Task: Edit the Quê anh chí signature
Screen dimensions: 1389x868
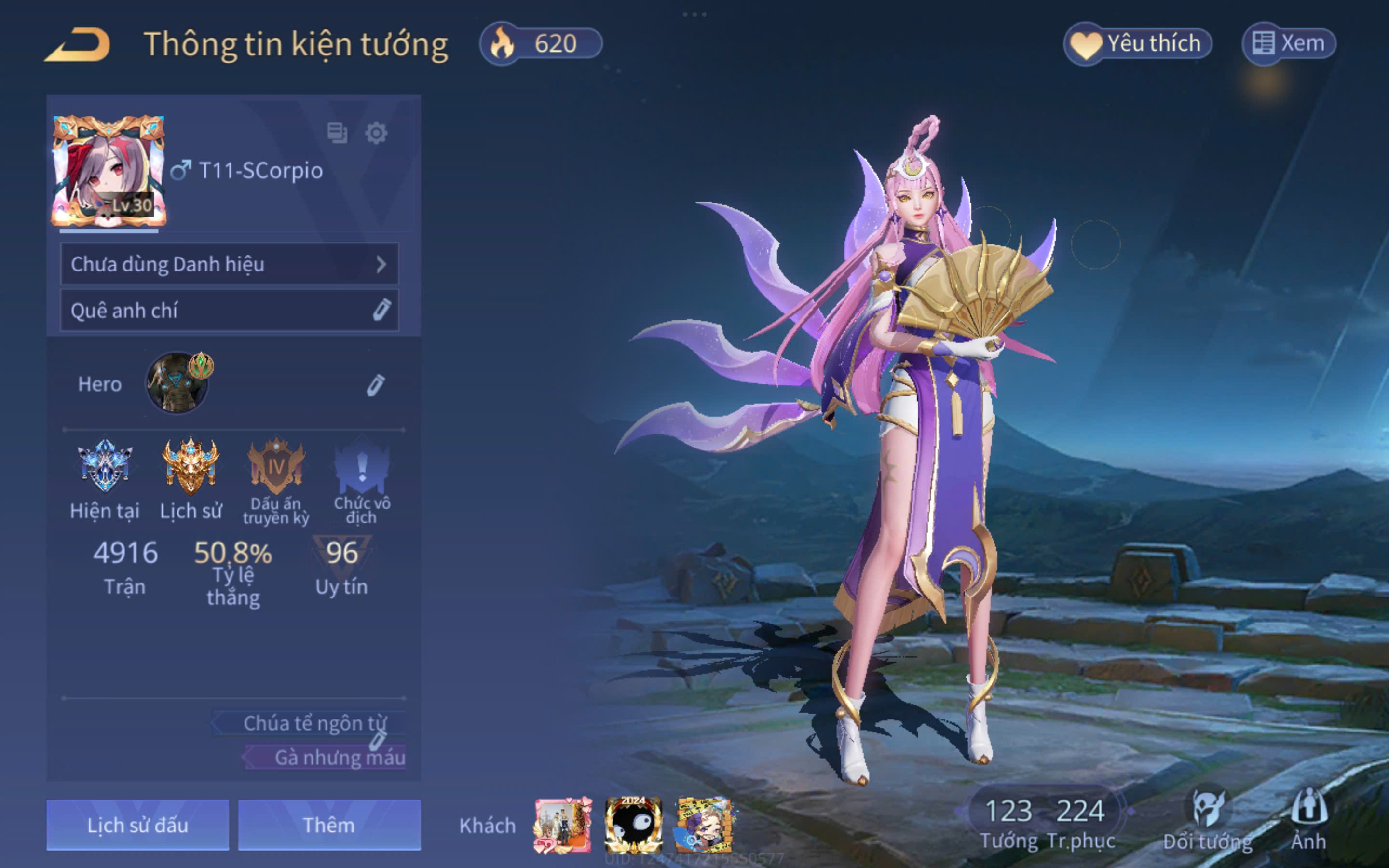Action: (x=381, y=310)
